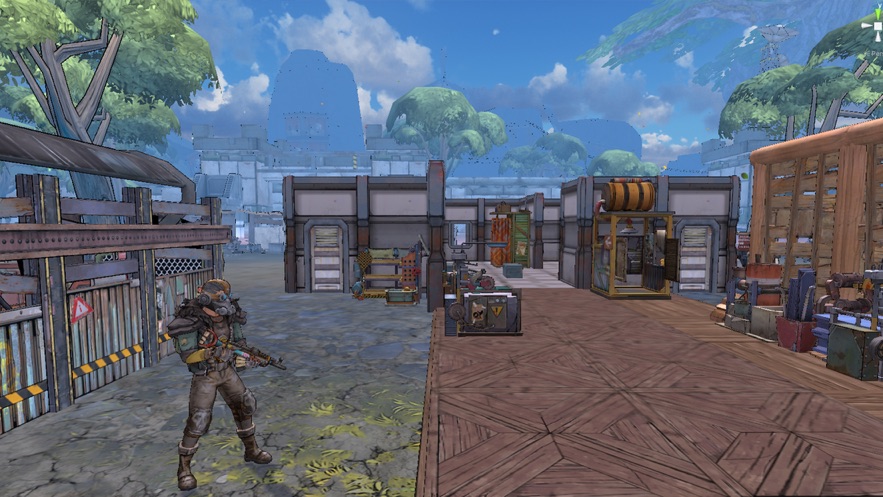
Task: Click the green Y-axis cone on the scene gizmo
Action: tap(876, 12)
